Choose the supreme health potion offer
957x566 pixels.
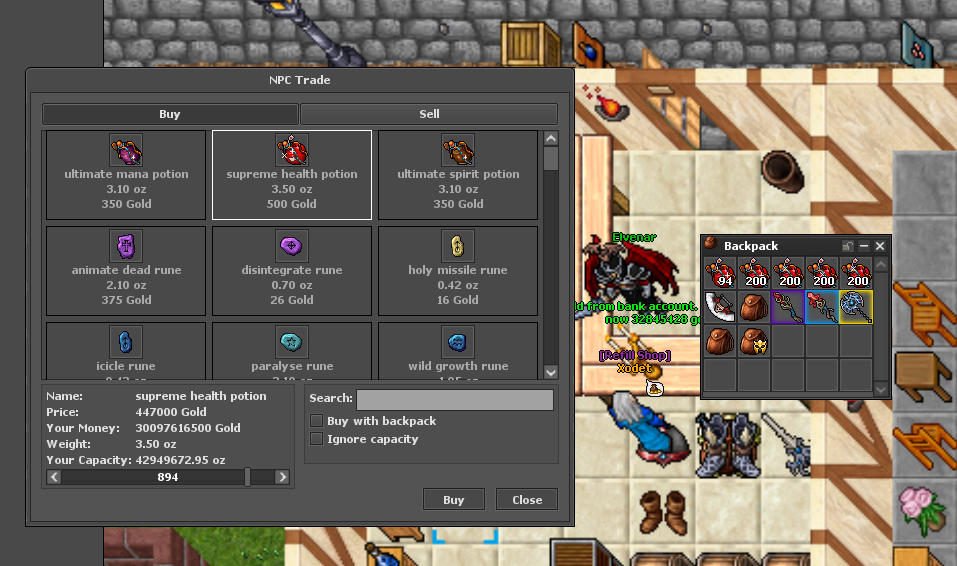tap(292, 175)
